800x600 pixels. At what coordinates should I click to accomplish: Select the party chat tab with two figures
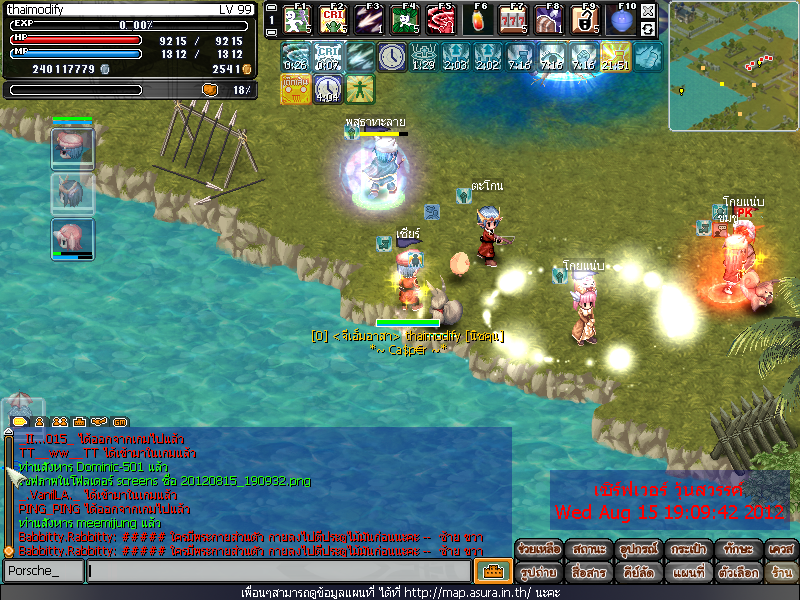(59, 421)
